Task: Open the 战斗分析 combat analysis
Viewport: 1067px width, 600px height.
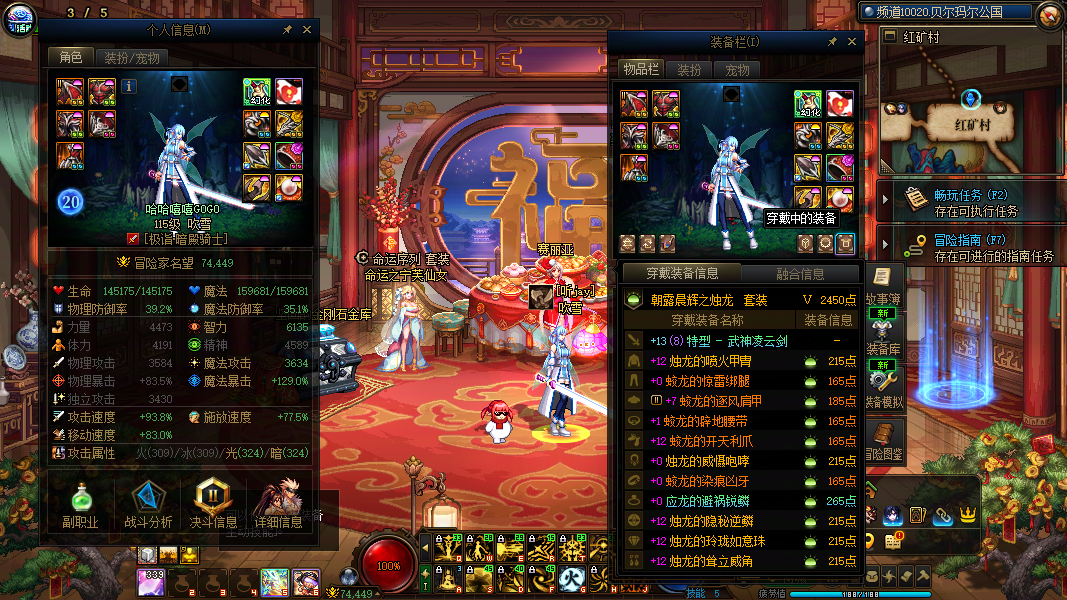Action: click(148, 505)
